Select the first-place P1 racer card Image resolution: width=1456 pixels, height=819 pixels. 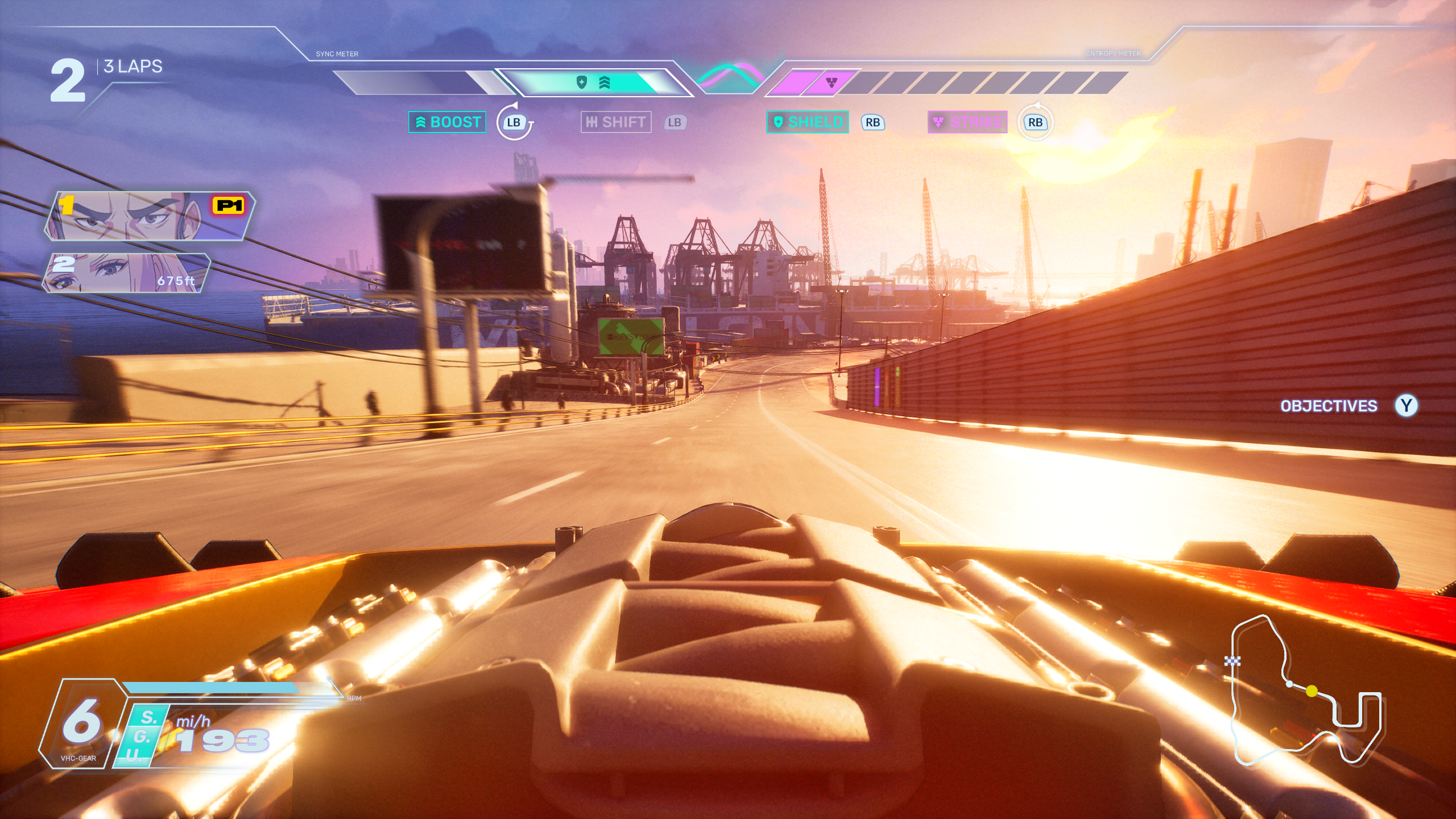point(150,216)
